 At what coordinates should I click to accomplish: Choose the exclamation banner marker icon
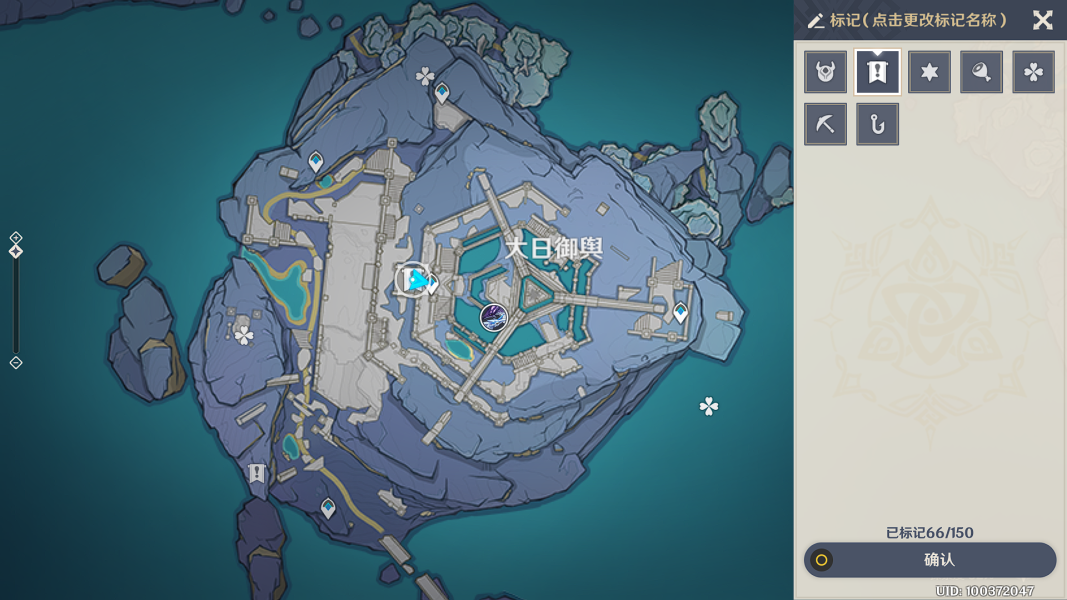[878, 72]
